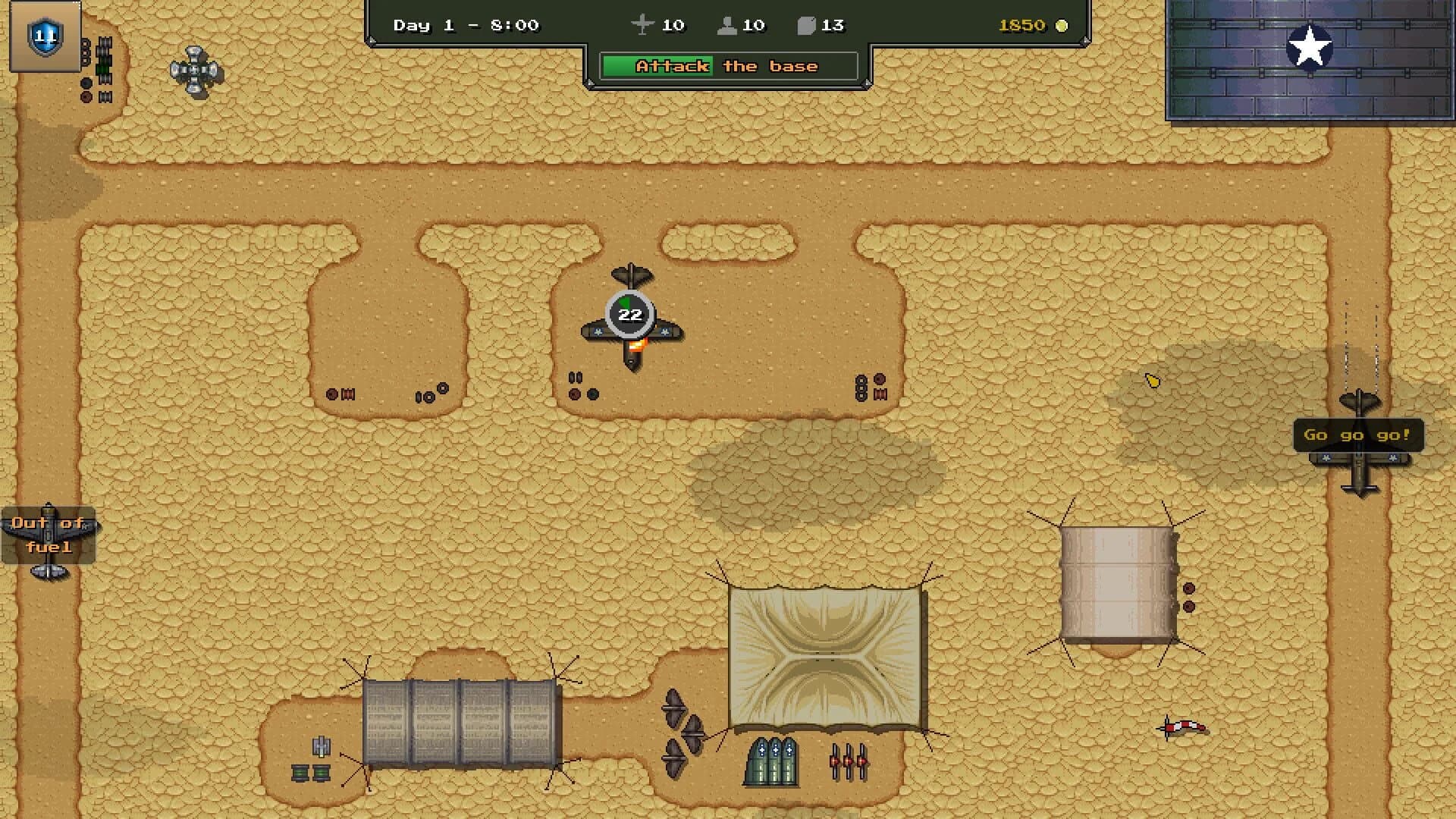Click the gold coin icon next to 1850
The image size is (1456, 819).
1061,25
